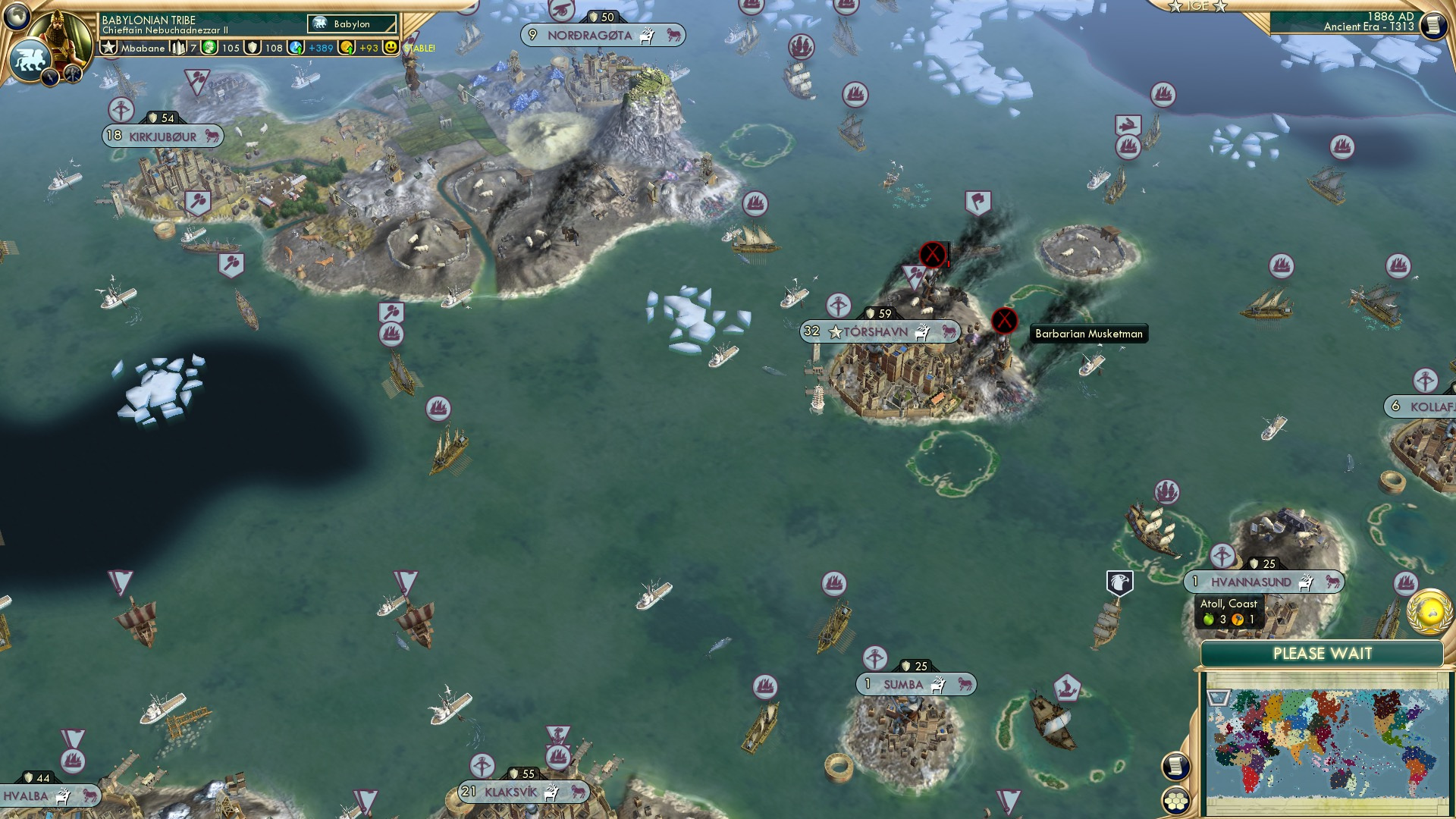Click the shield defense icon showing 108
1456x819 pixels.
tap(253, 47)
